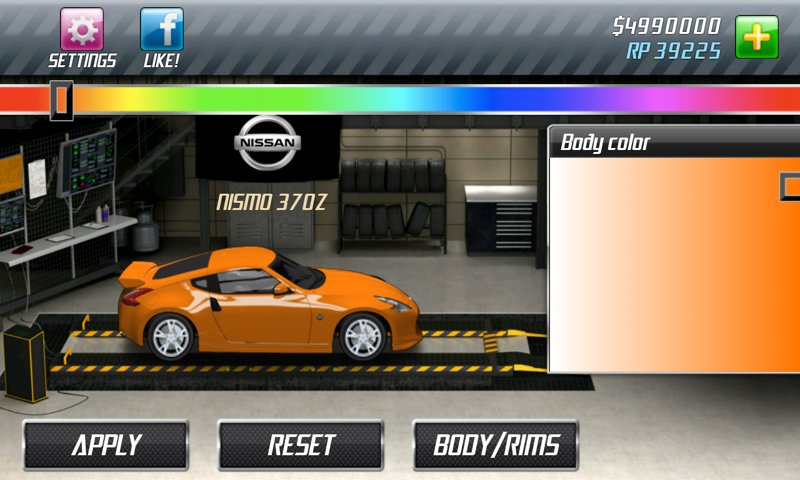Viewport: 800px width, 480px height.
Task: Open the Settings menu
Action: pos(82,30)
